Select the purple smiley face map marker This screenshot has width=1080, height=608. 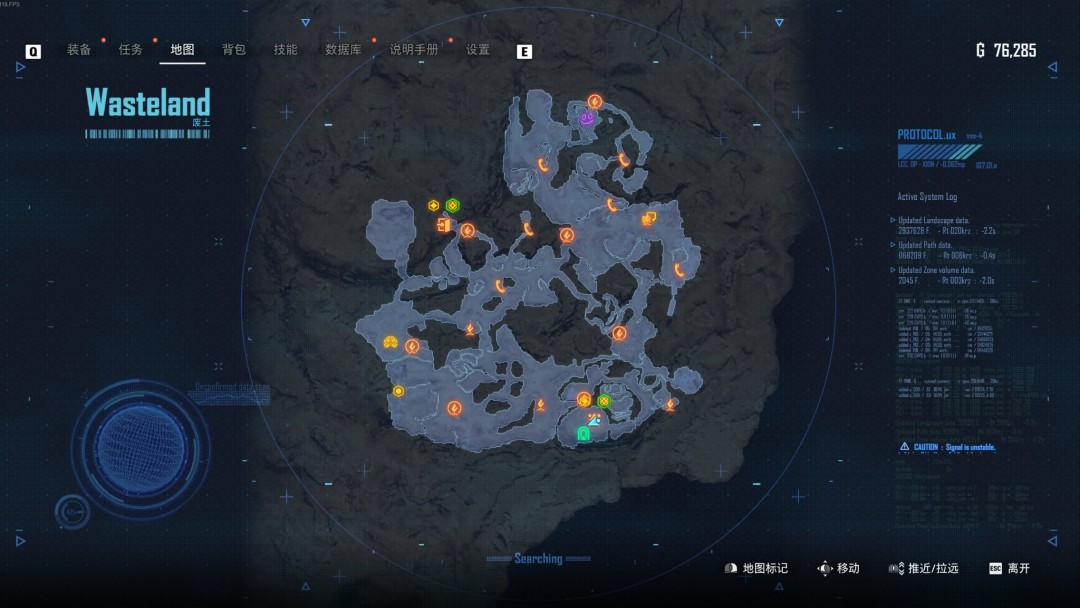click(x=587, y=119)
